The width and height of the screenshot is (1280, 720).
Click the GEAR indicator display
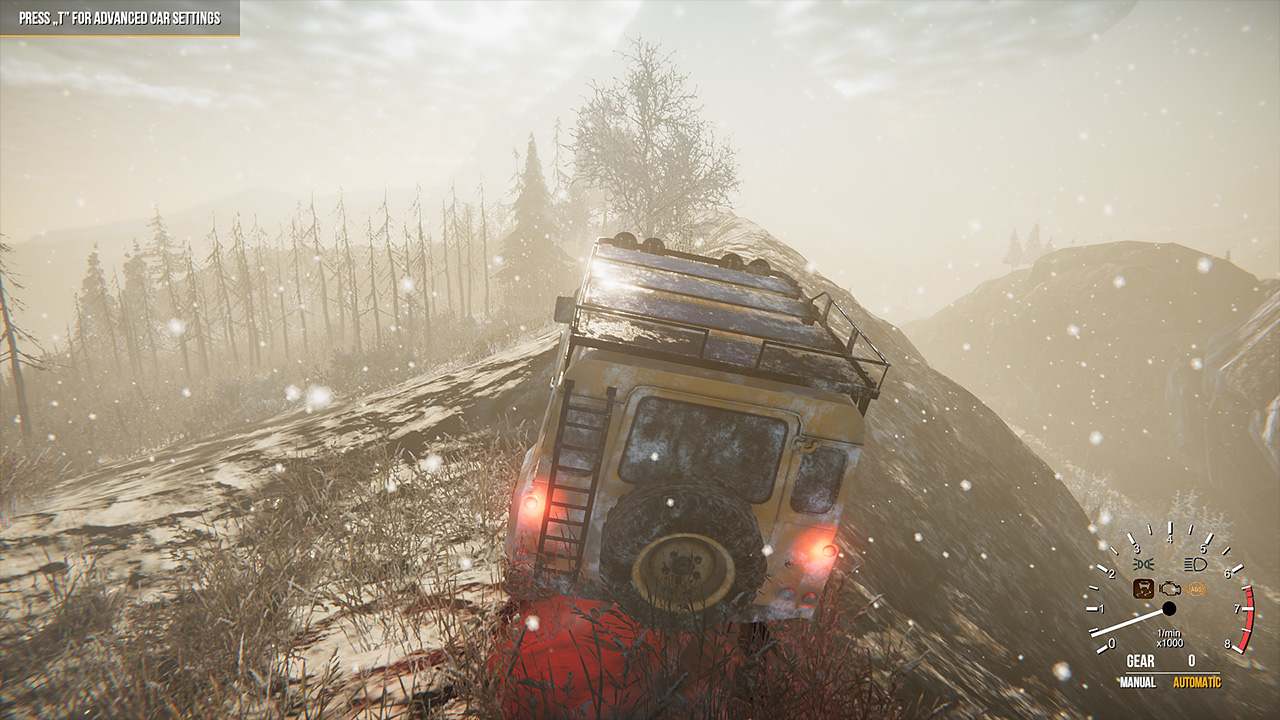click(x=1140, y=659)
